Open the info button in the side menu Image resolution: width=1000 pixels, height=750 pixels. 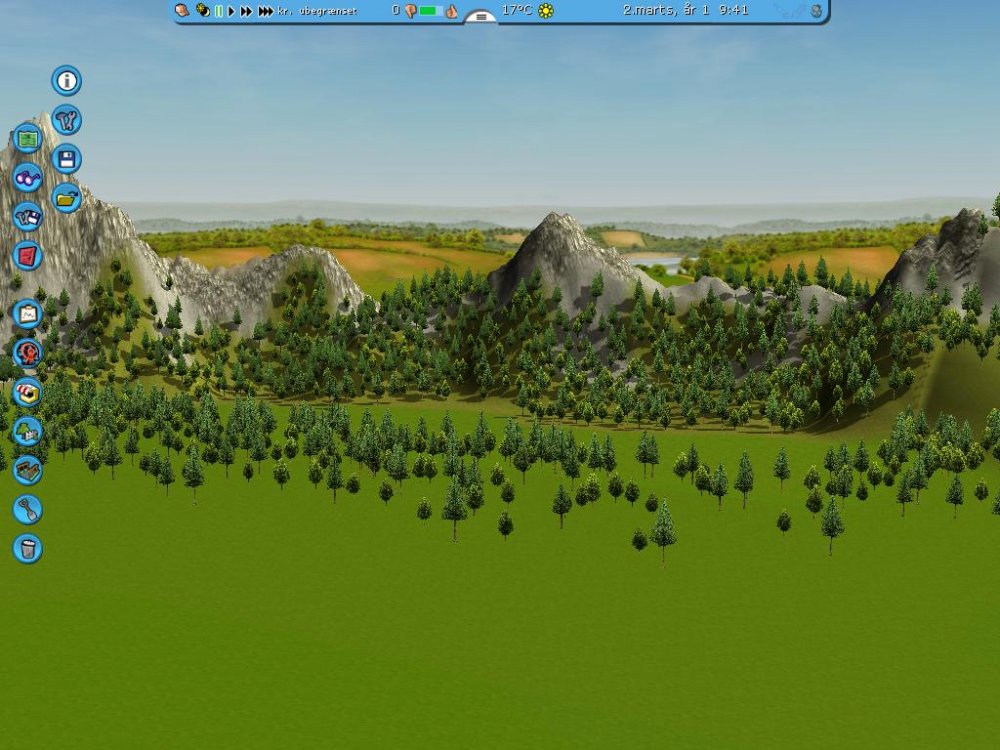(67, 81)
